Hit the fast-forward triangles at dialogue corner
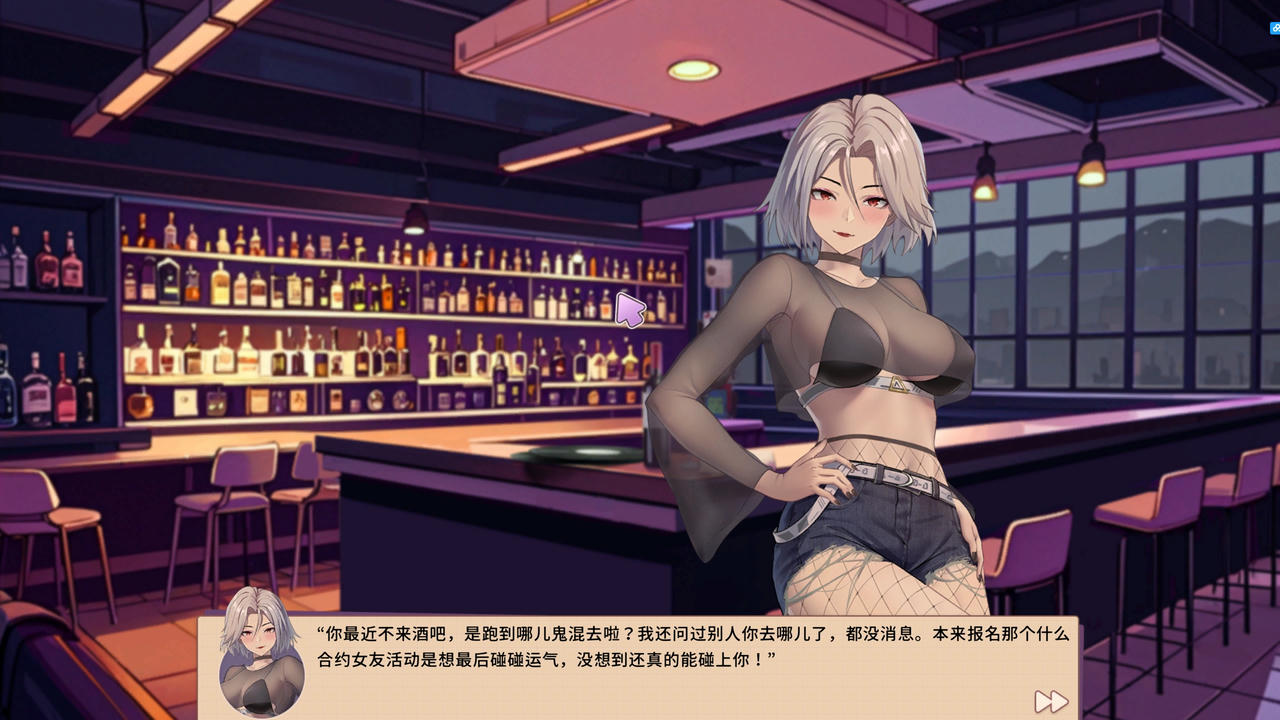1280x720 pixels. 1051,701
